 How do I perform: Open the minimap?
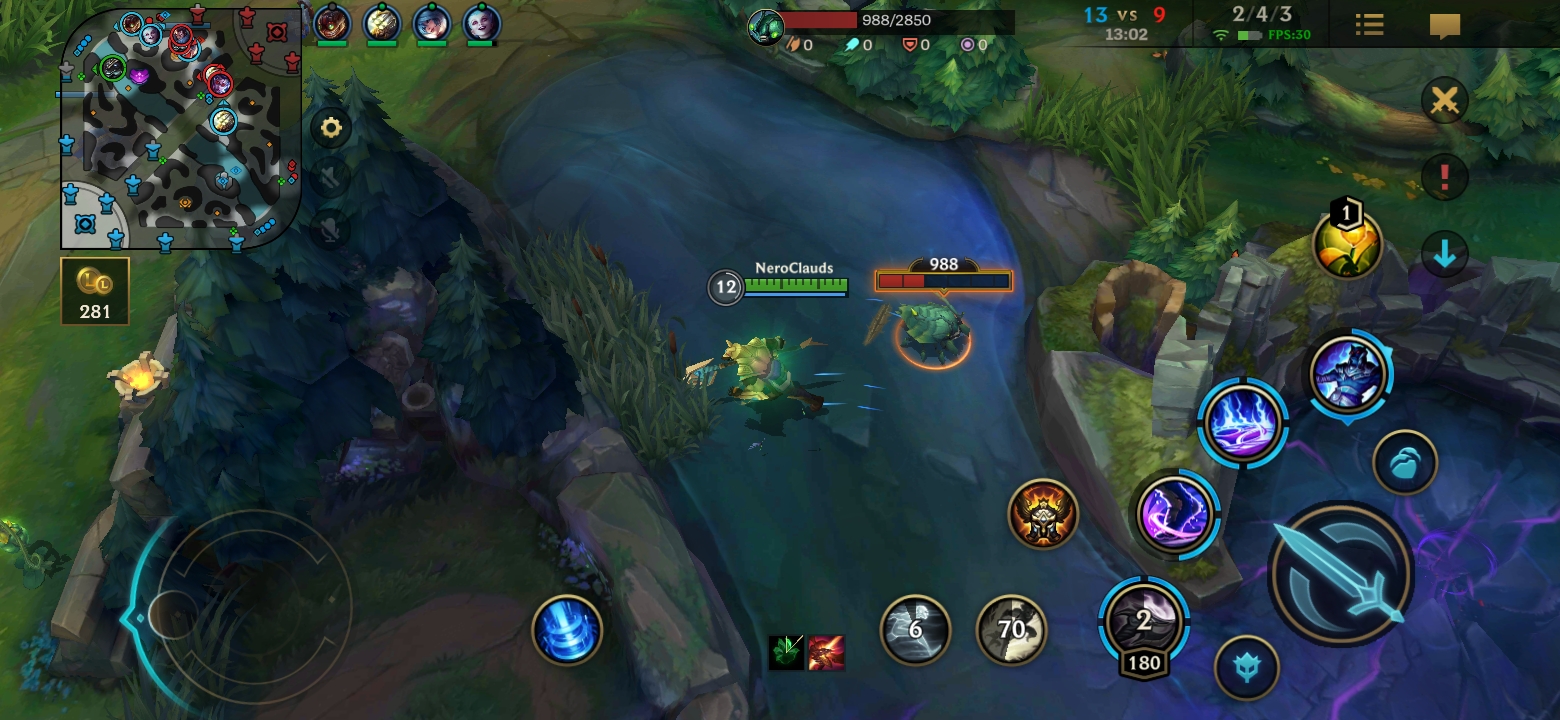[180, 128]
